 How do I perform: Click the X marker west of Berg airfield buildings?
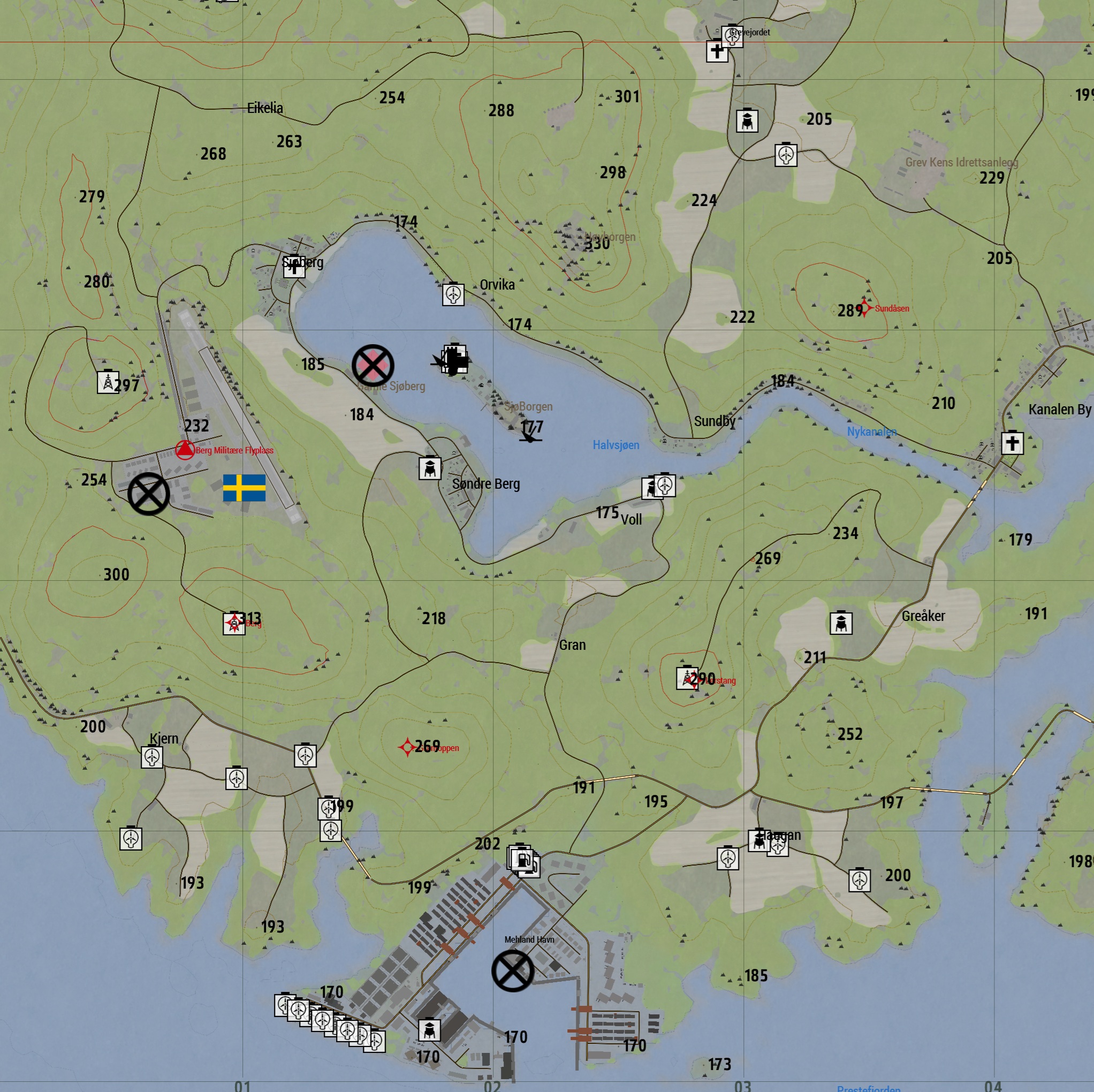(148, 494)
